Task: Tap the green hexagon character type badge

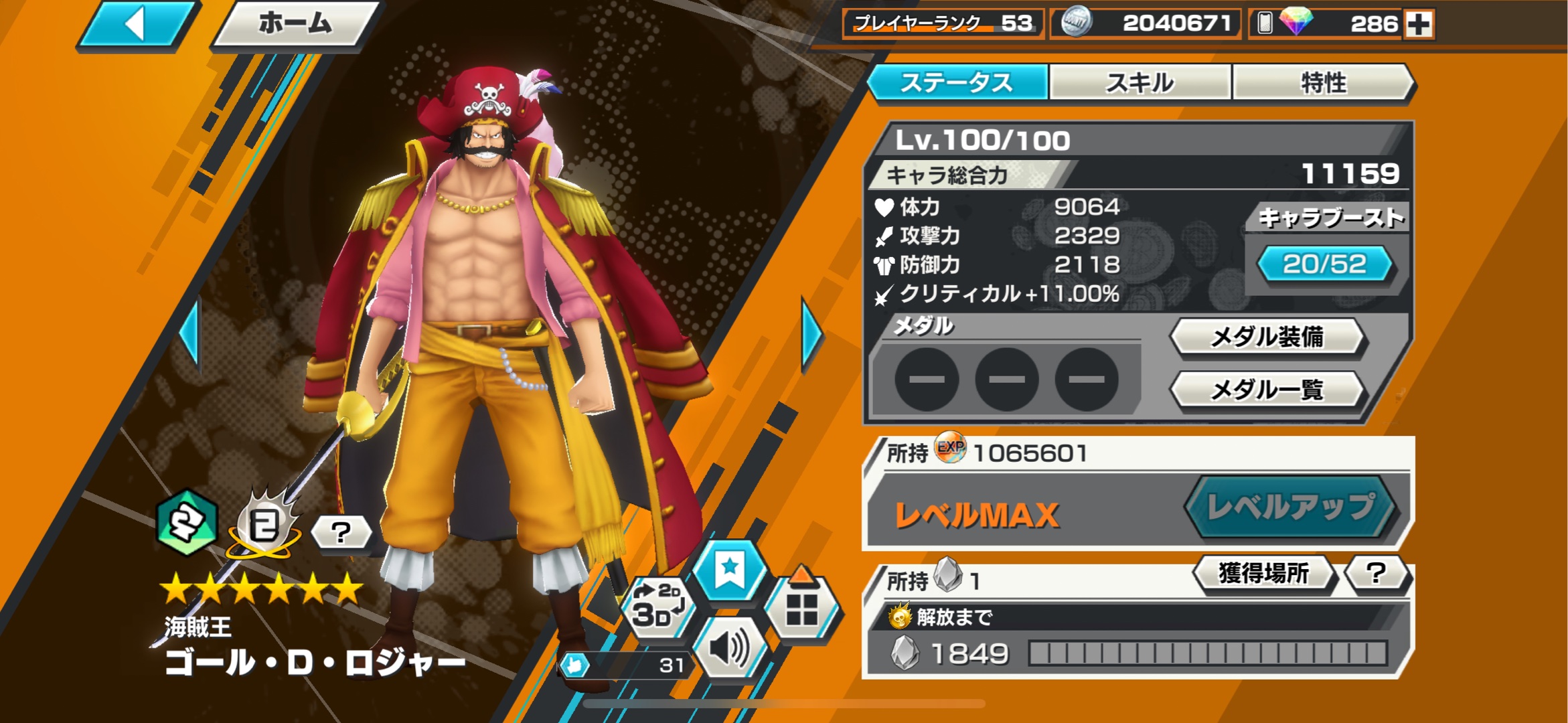Action: point(186,524)
